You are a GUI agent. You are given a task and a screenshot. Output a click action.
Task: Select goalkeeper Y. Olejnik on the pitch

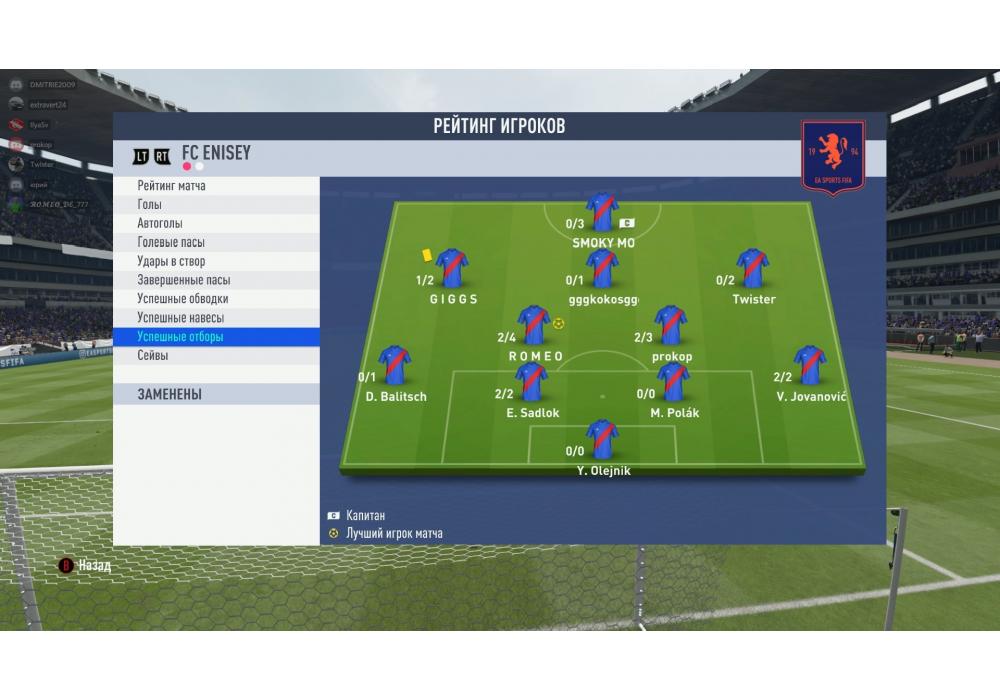(x=602, y=440)
